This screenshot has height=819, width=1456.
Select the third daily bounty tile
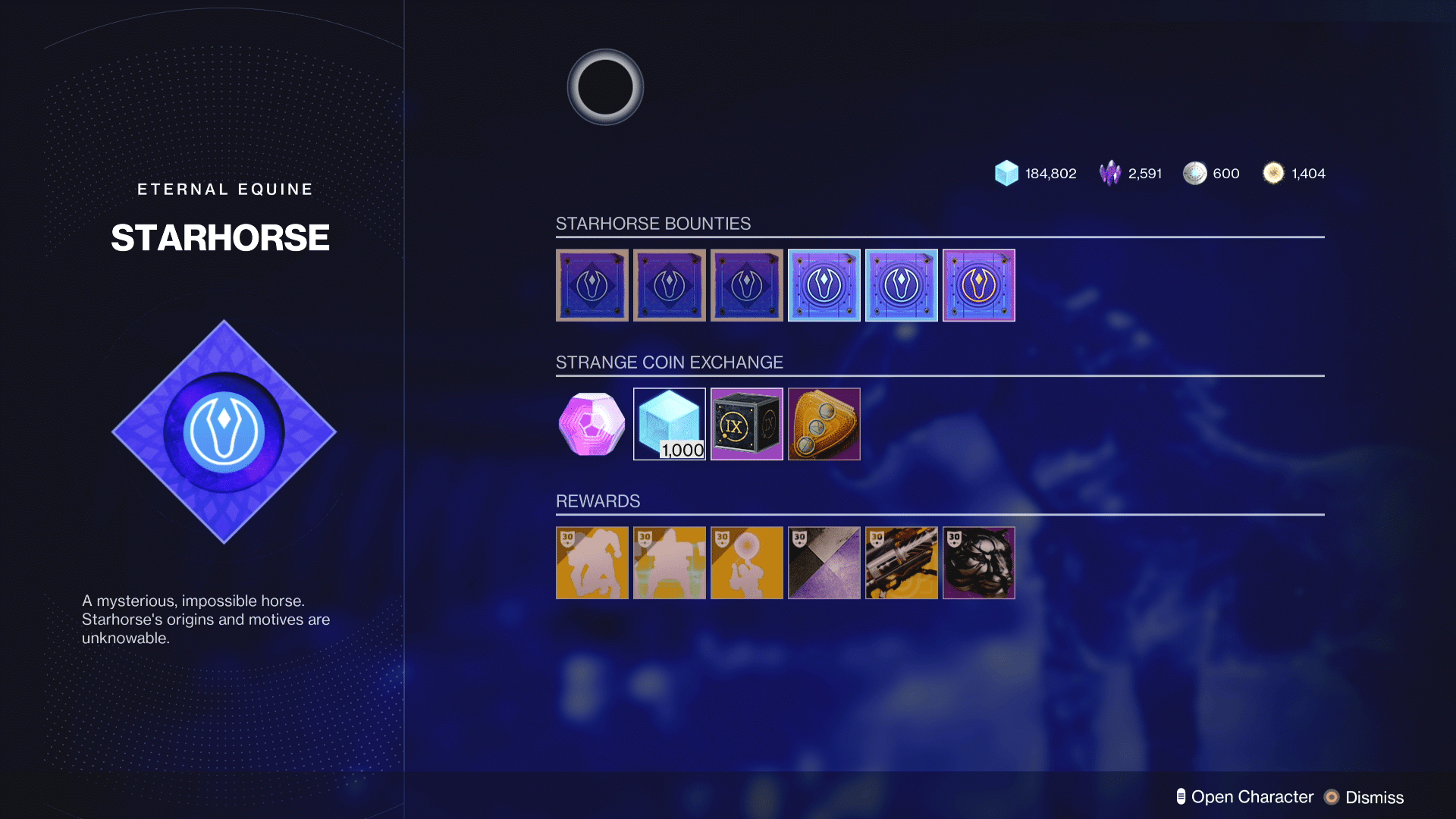[x=746, y=285]
